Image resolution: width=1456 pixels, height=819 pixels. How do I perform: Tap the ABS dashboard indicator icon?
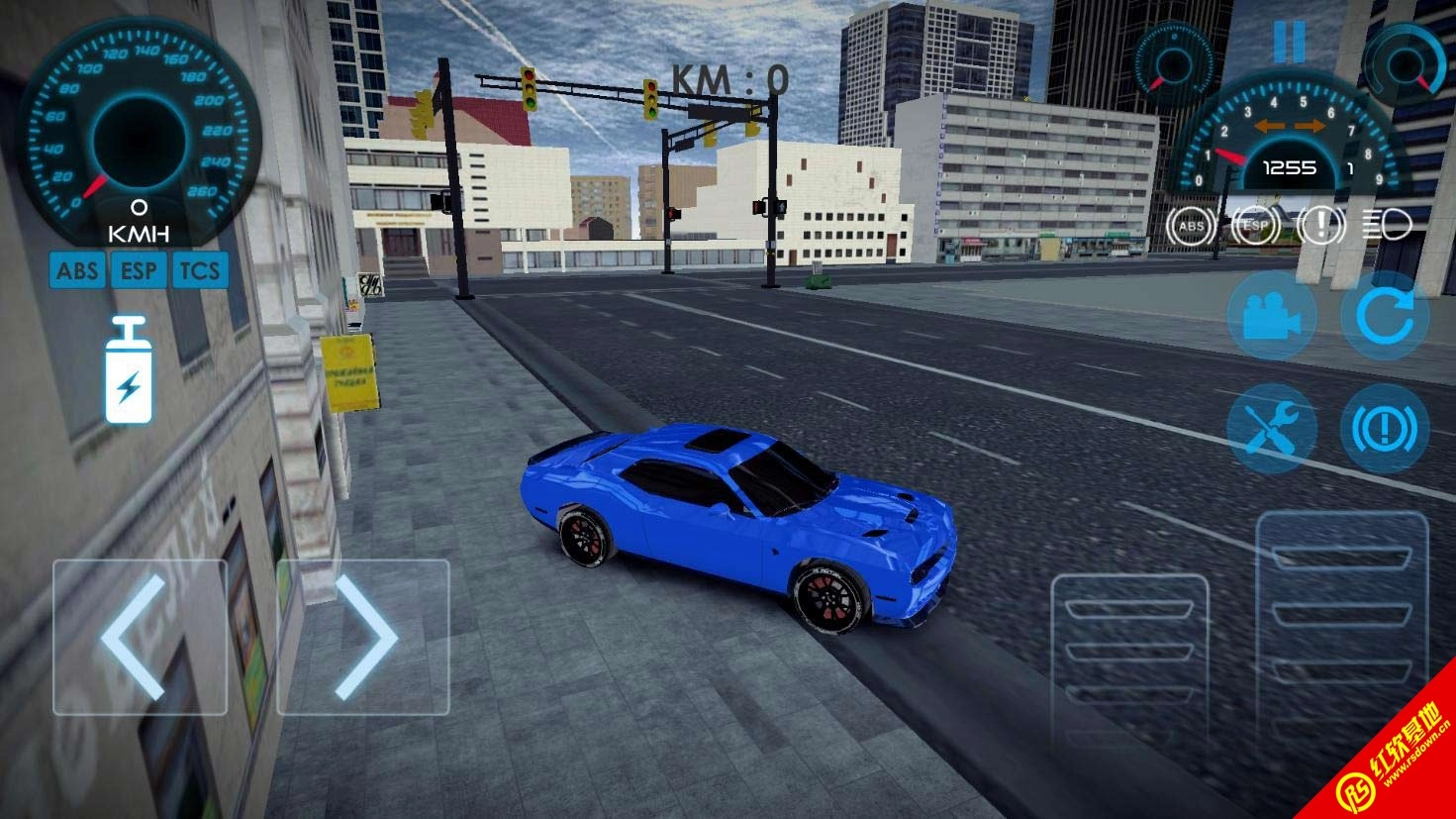coord(1192,227)
